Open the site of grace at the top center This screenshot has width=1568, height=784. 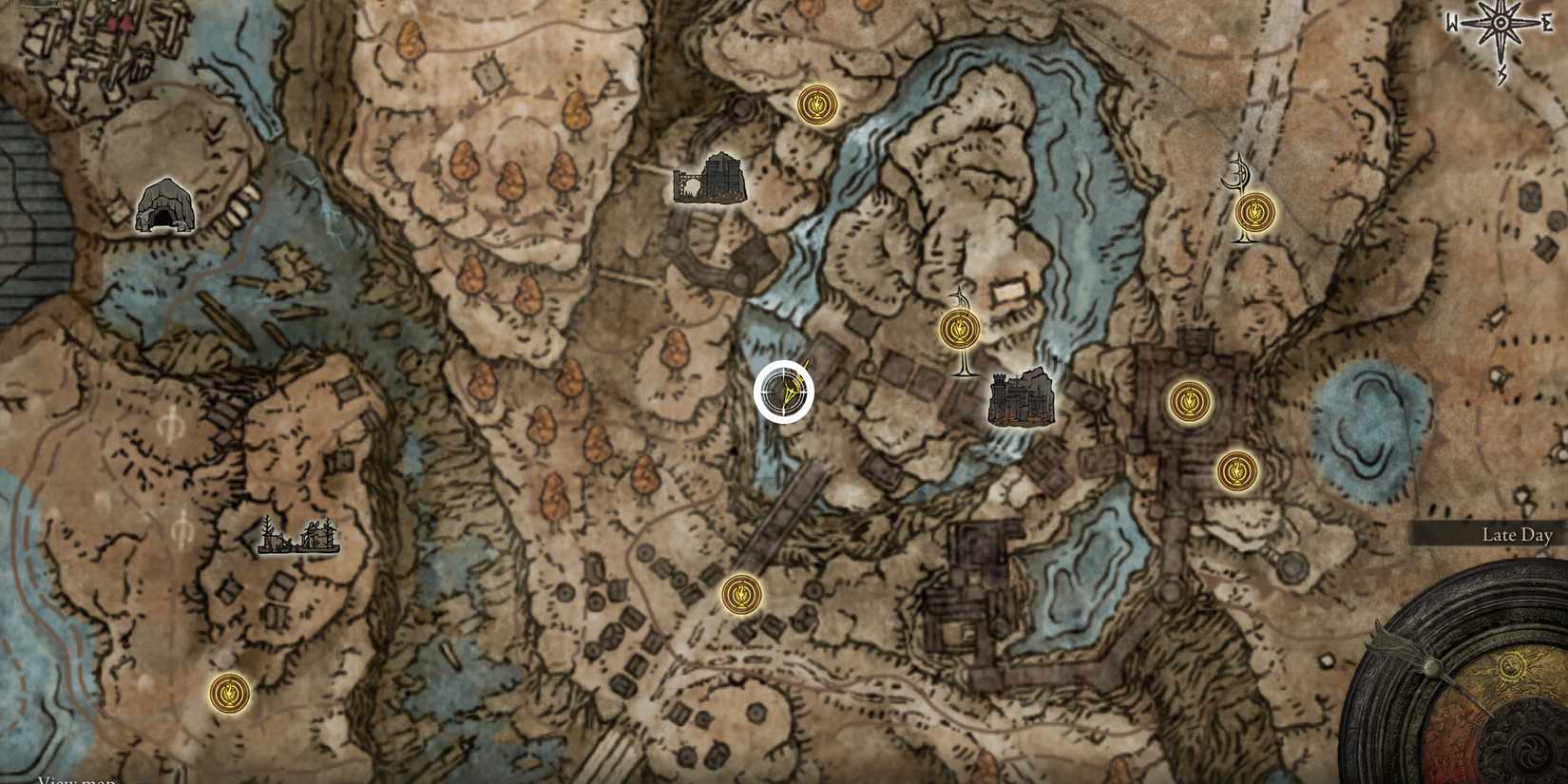click(x=815, y=106)
